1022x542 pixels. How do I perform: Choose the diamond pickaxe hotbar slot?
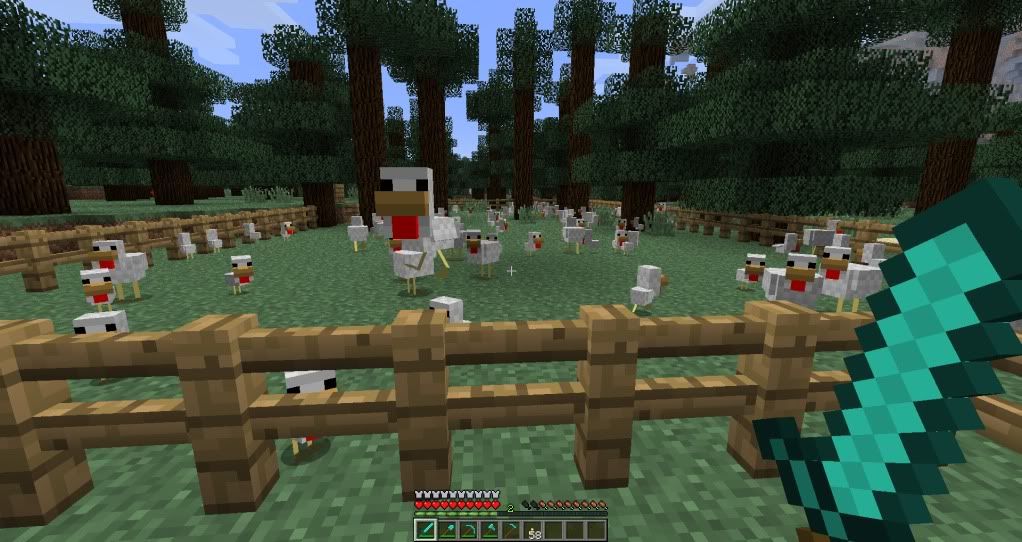(468, 530)
